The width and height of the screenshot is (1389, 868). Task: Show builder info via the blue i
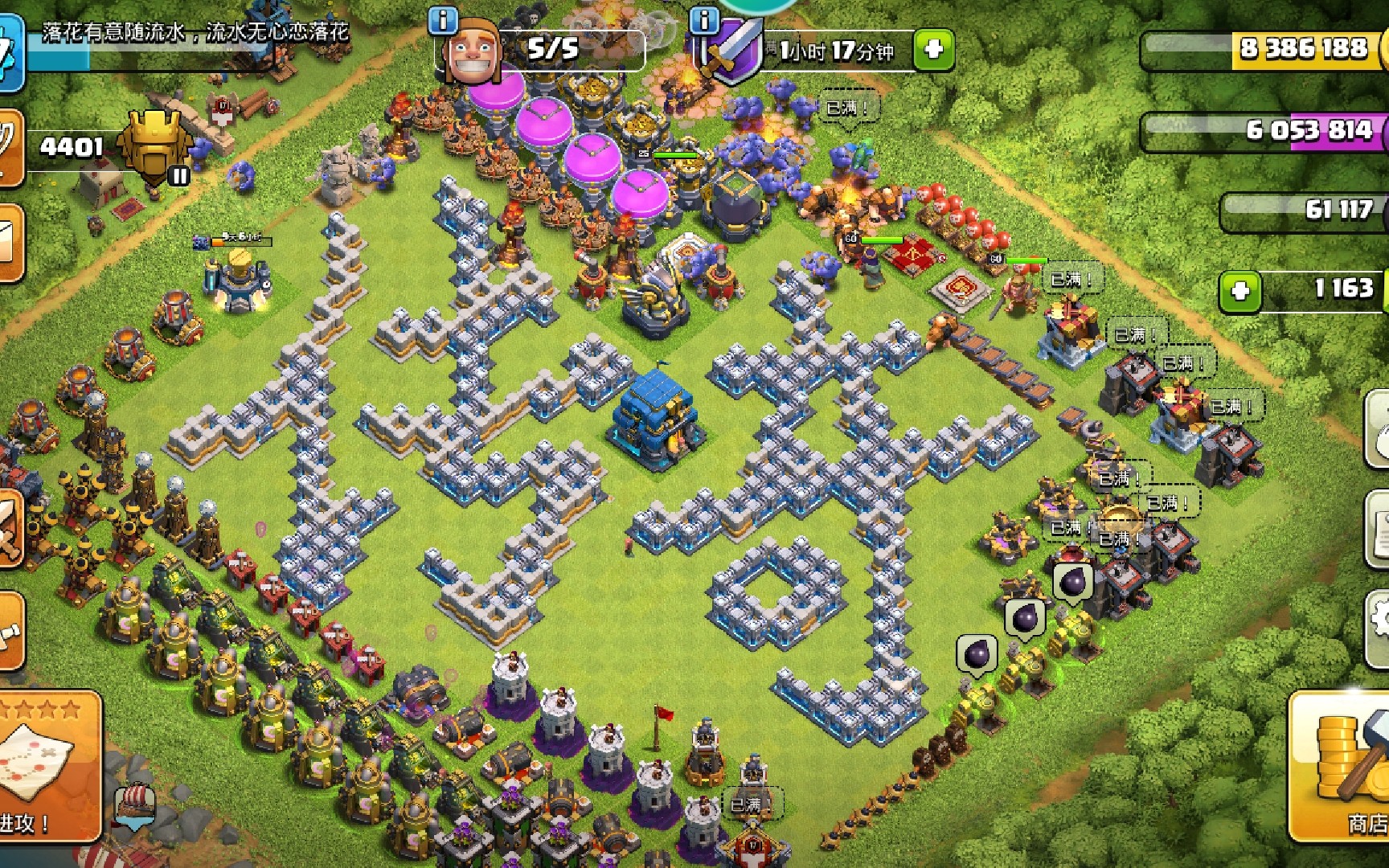click(443, 20)
